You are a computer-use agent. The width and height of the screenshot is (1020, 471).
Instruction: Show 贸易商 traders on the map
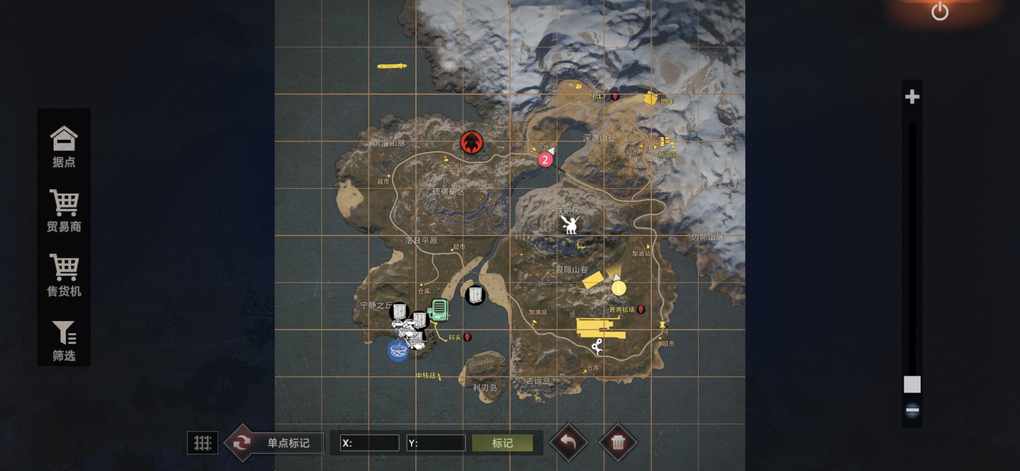64,210
